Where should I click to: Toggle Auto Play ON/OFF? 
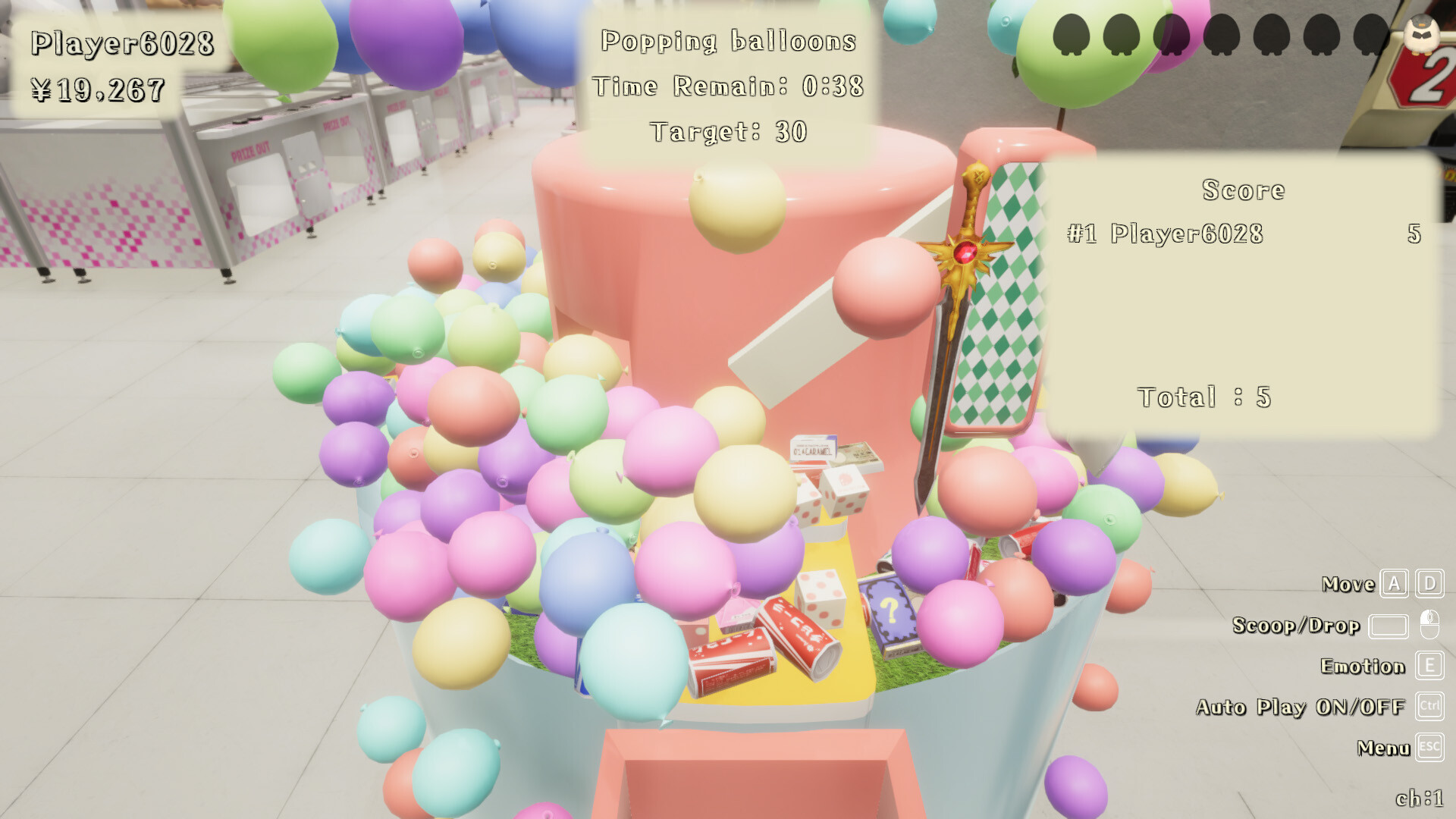coord(1301,708)
